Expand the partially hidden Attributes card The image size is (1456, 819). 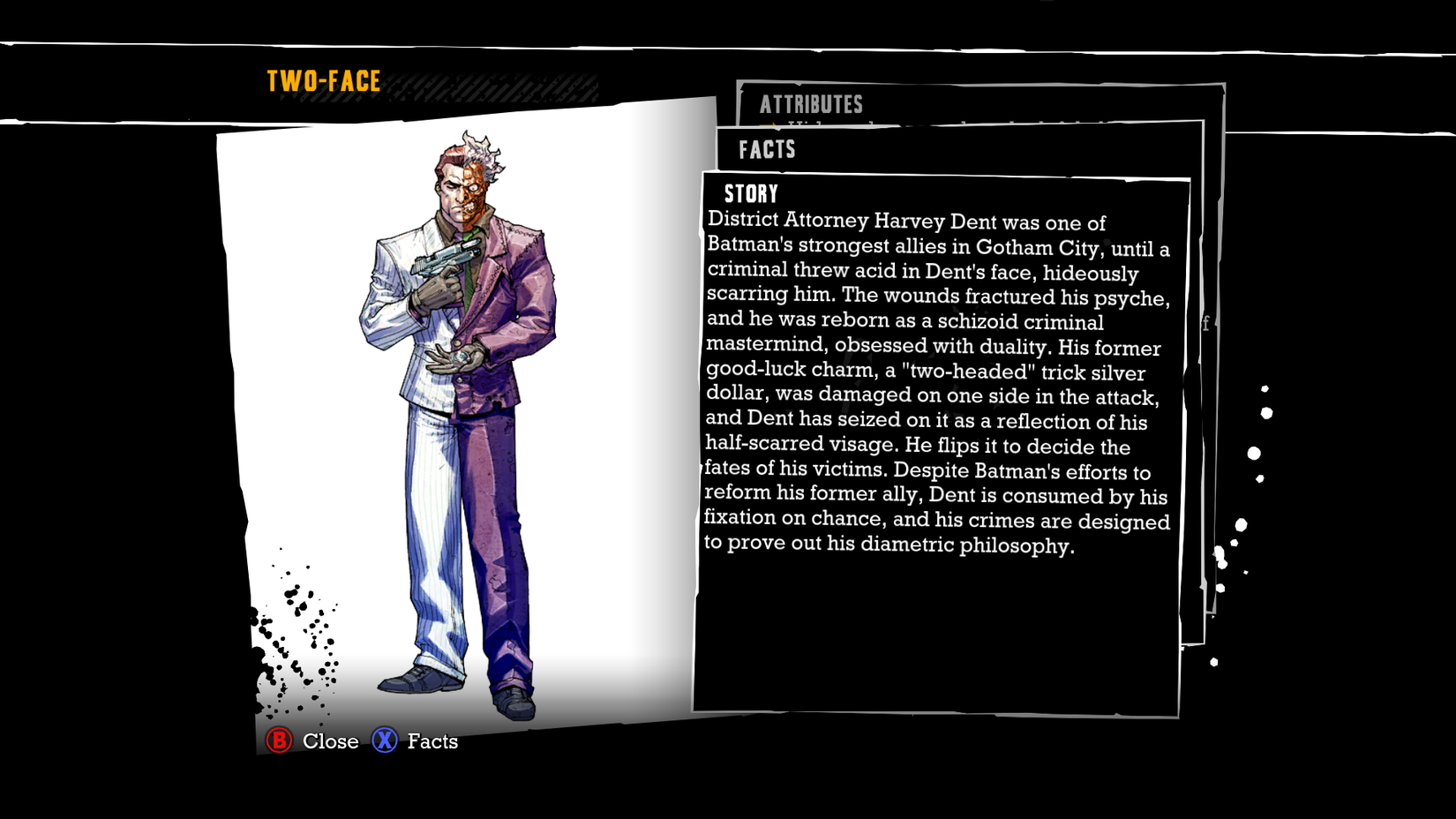click(971, 104)
